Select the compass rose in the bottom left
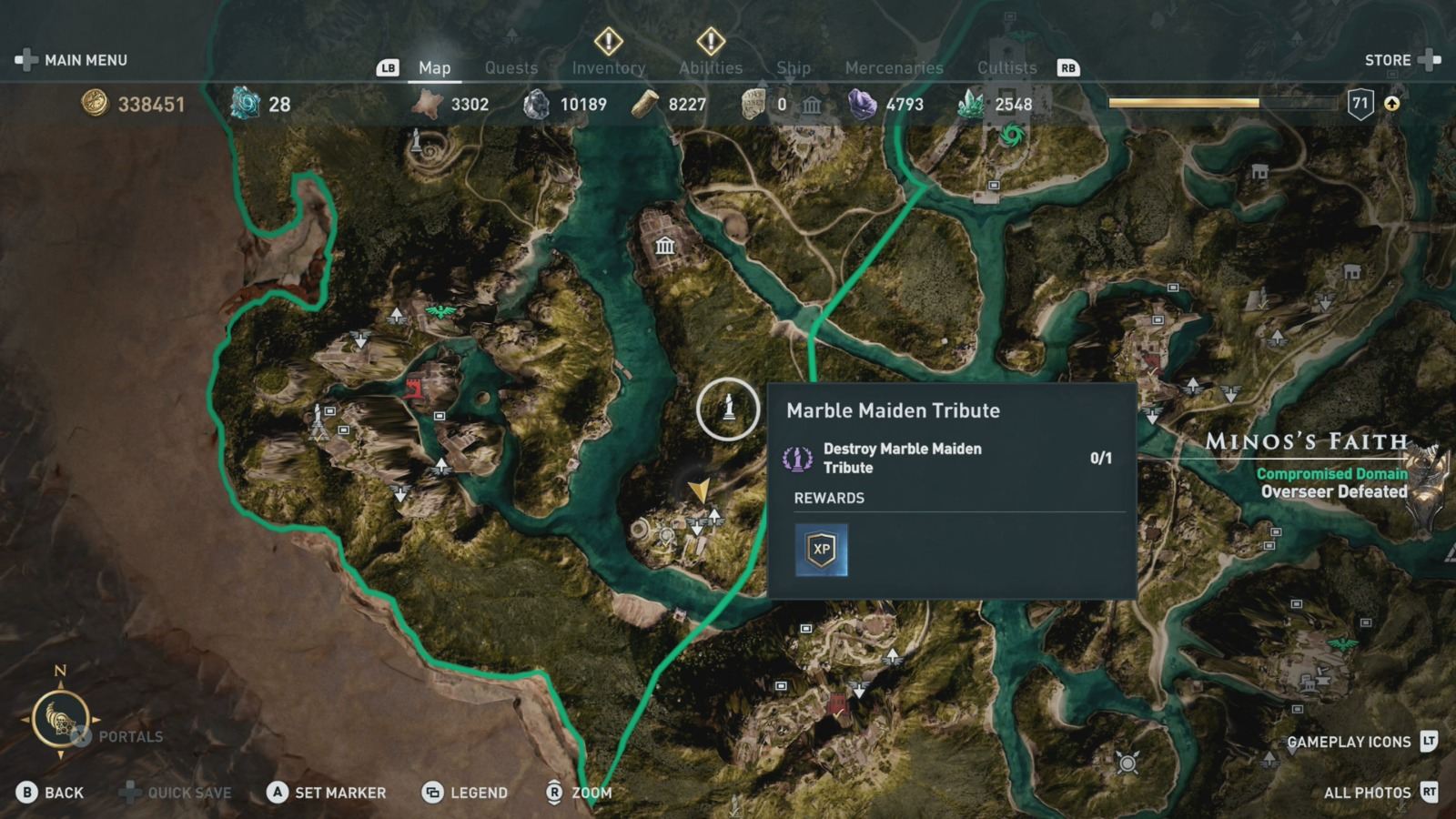This screenshot has width=1456, height=819. click(x=61, y=719)
